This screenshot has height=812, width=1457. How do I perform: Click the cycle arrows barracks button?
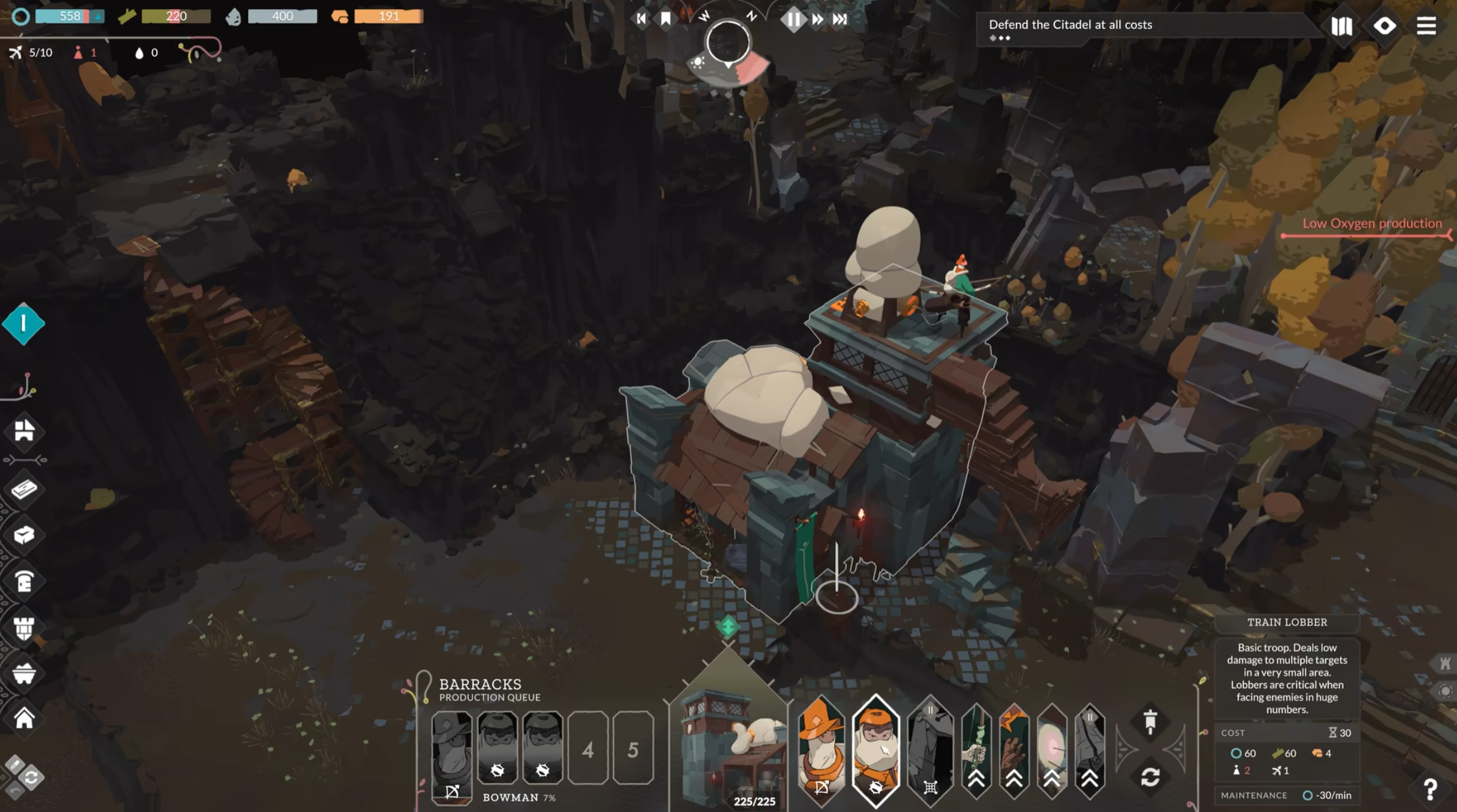1150,777
